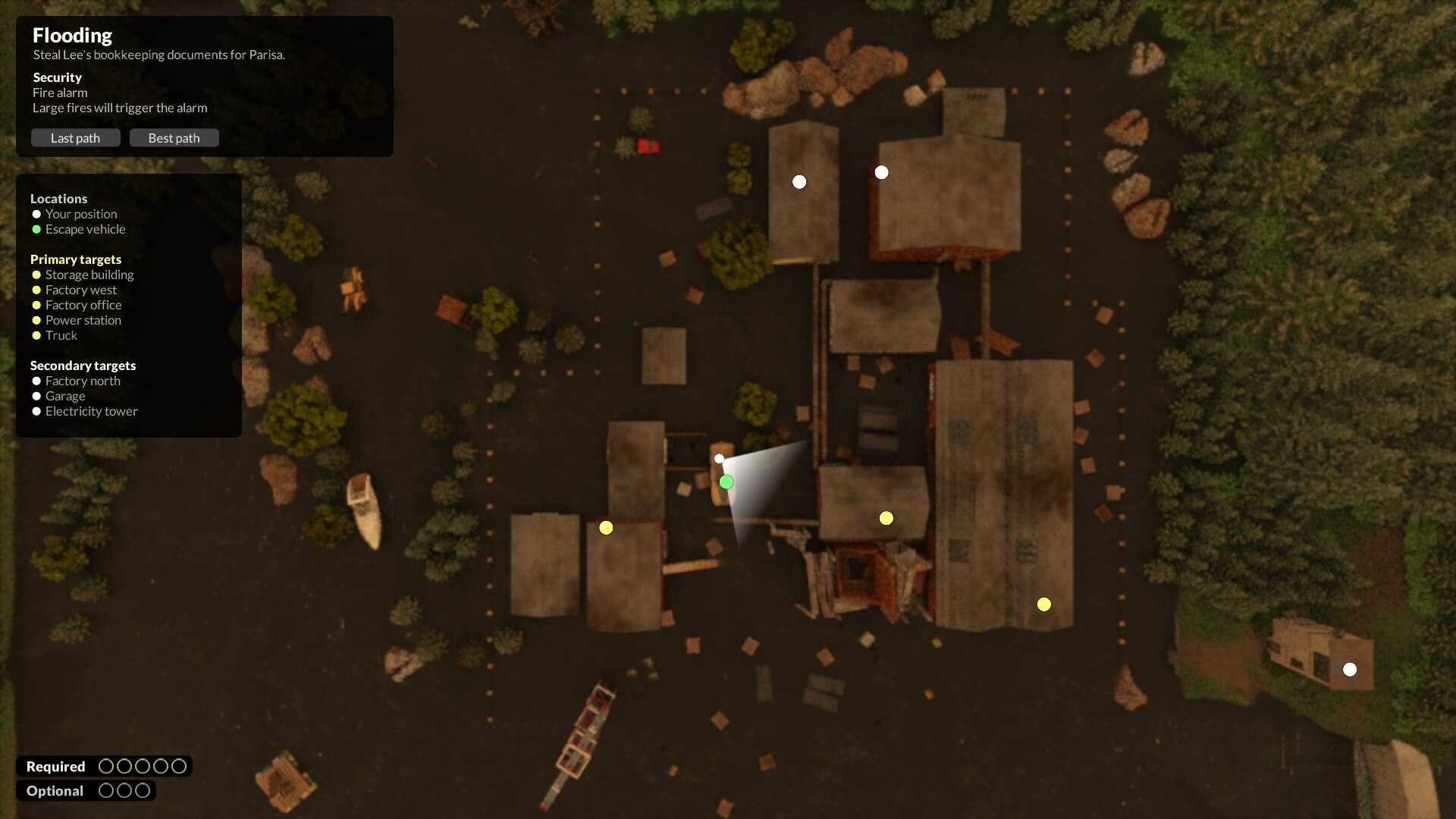Viewport: 1456px width, 819px height.
Task: Select the green escape vehicle map marker
Action: point(726,482)
